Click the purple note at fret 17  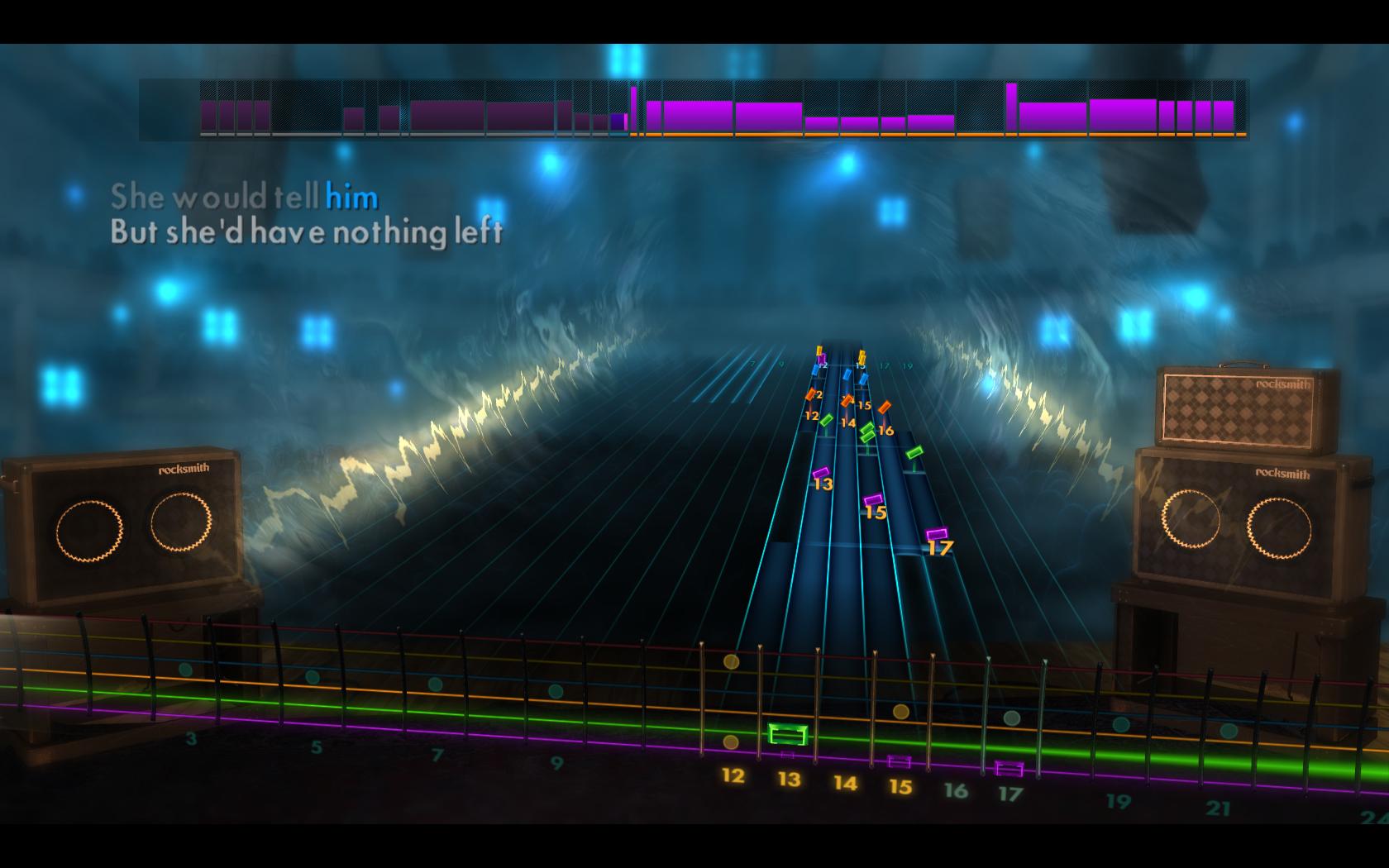[938, 535]
